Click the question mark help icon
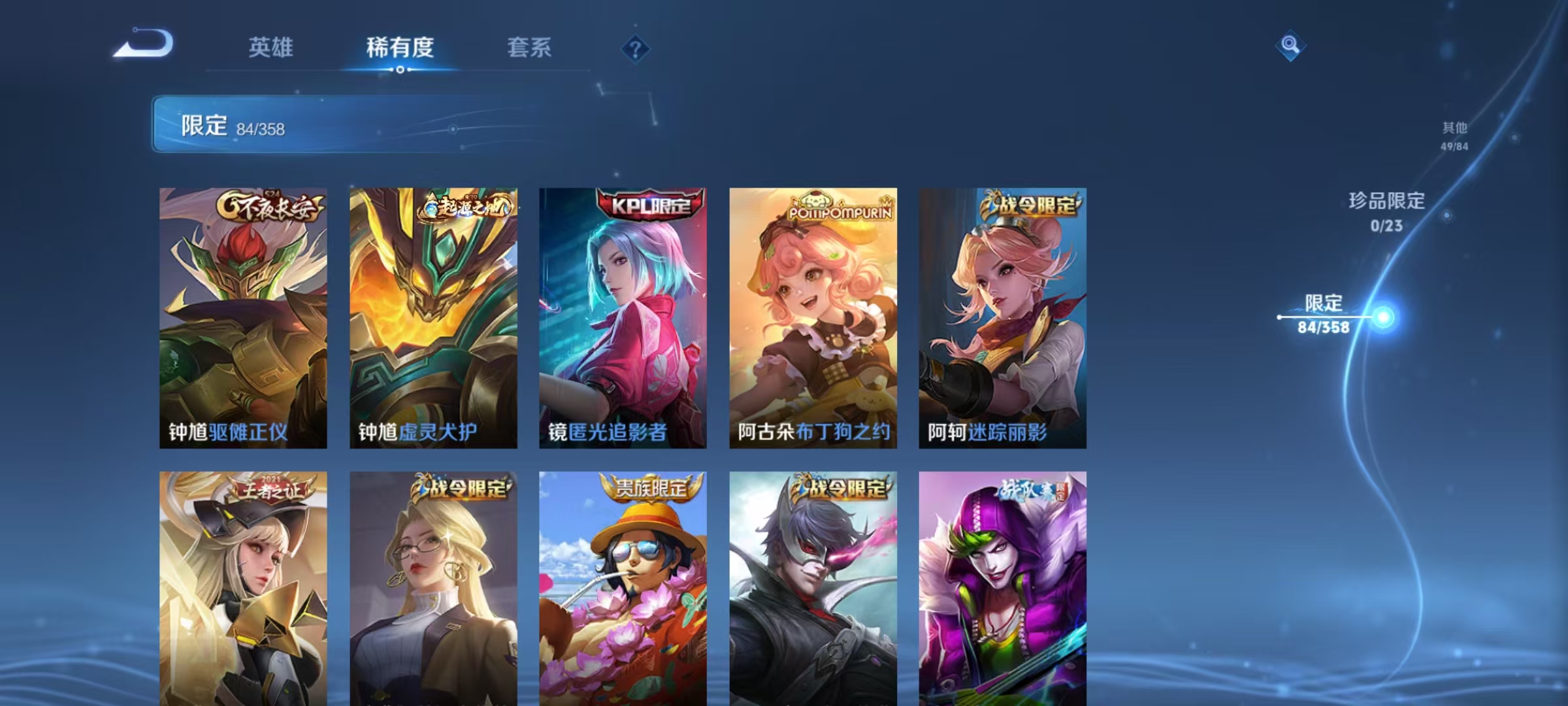The height and width of the screenshot is (706, 1568). pyautogui.click(x=637, y=50)
